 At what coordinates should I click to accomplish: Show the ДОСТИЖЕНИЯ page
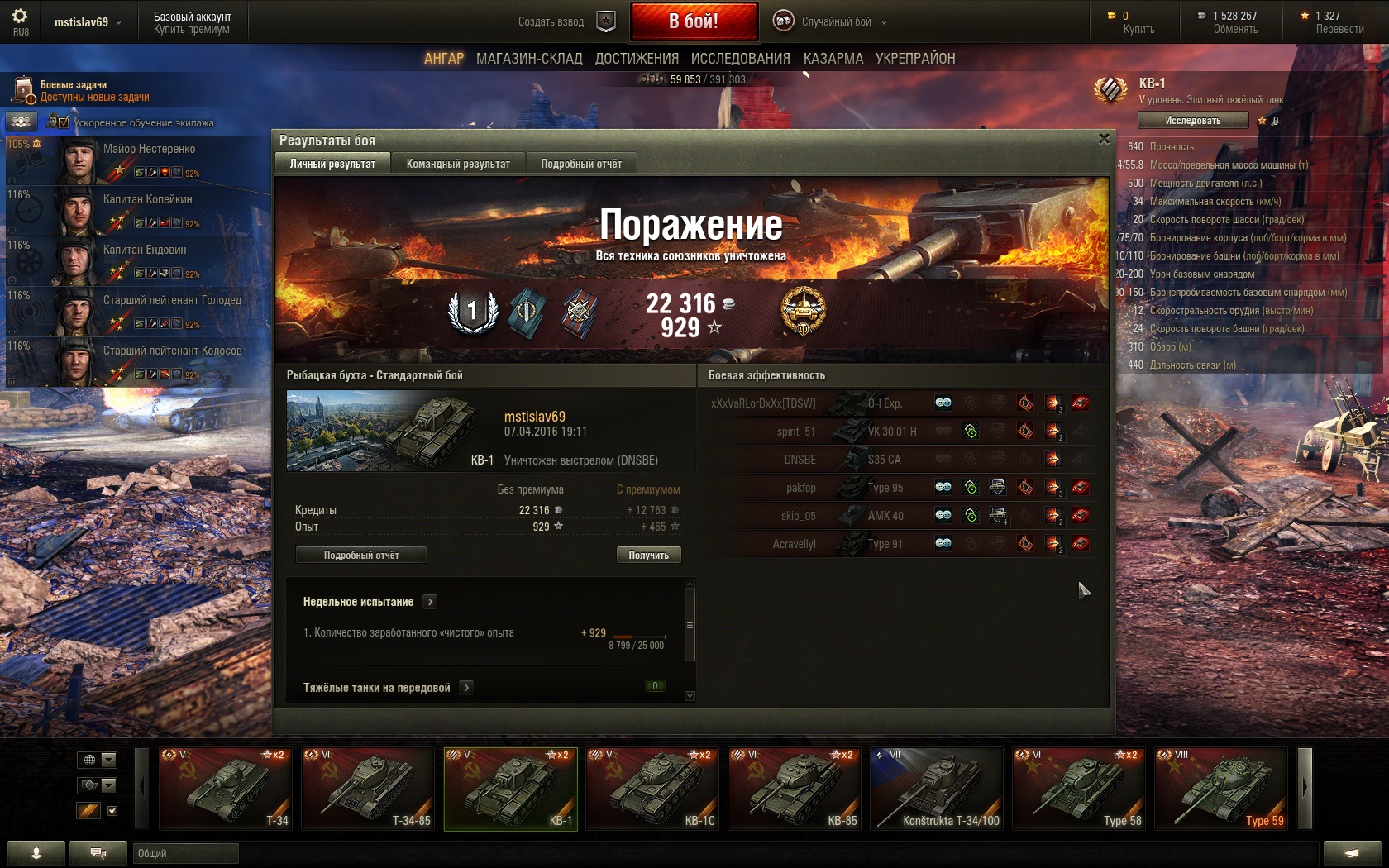click(637, 59)
